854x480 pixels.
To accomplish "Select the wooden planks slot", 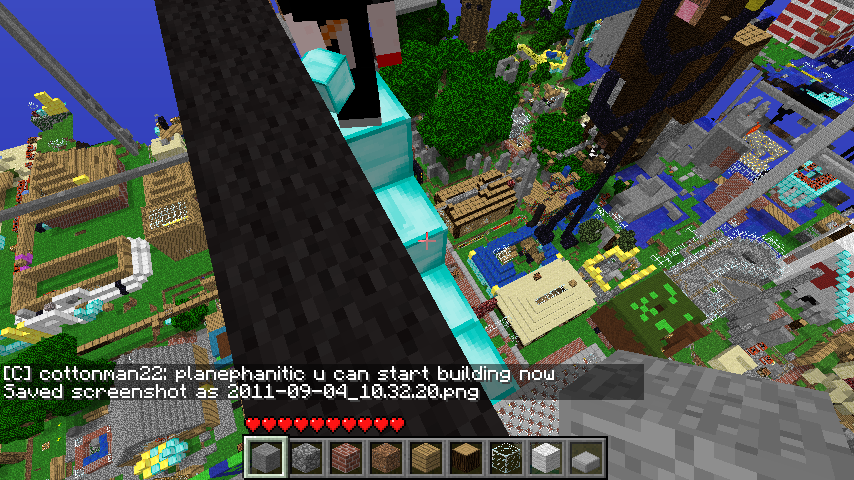I will coord(426,458).
